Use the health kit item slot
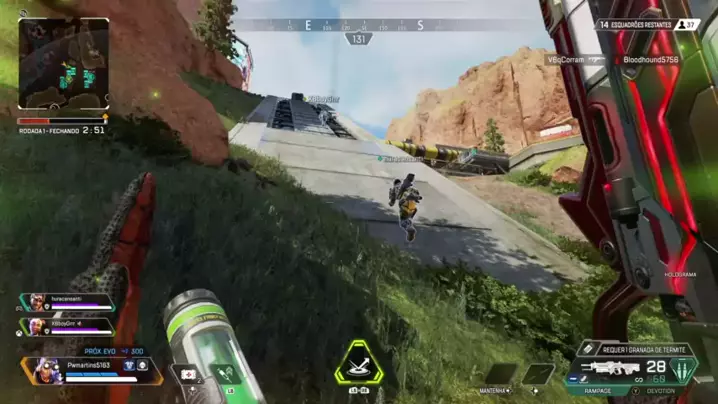718x404 pixels. (189, 376)
